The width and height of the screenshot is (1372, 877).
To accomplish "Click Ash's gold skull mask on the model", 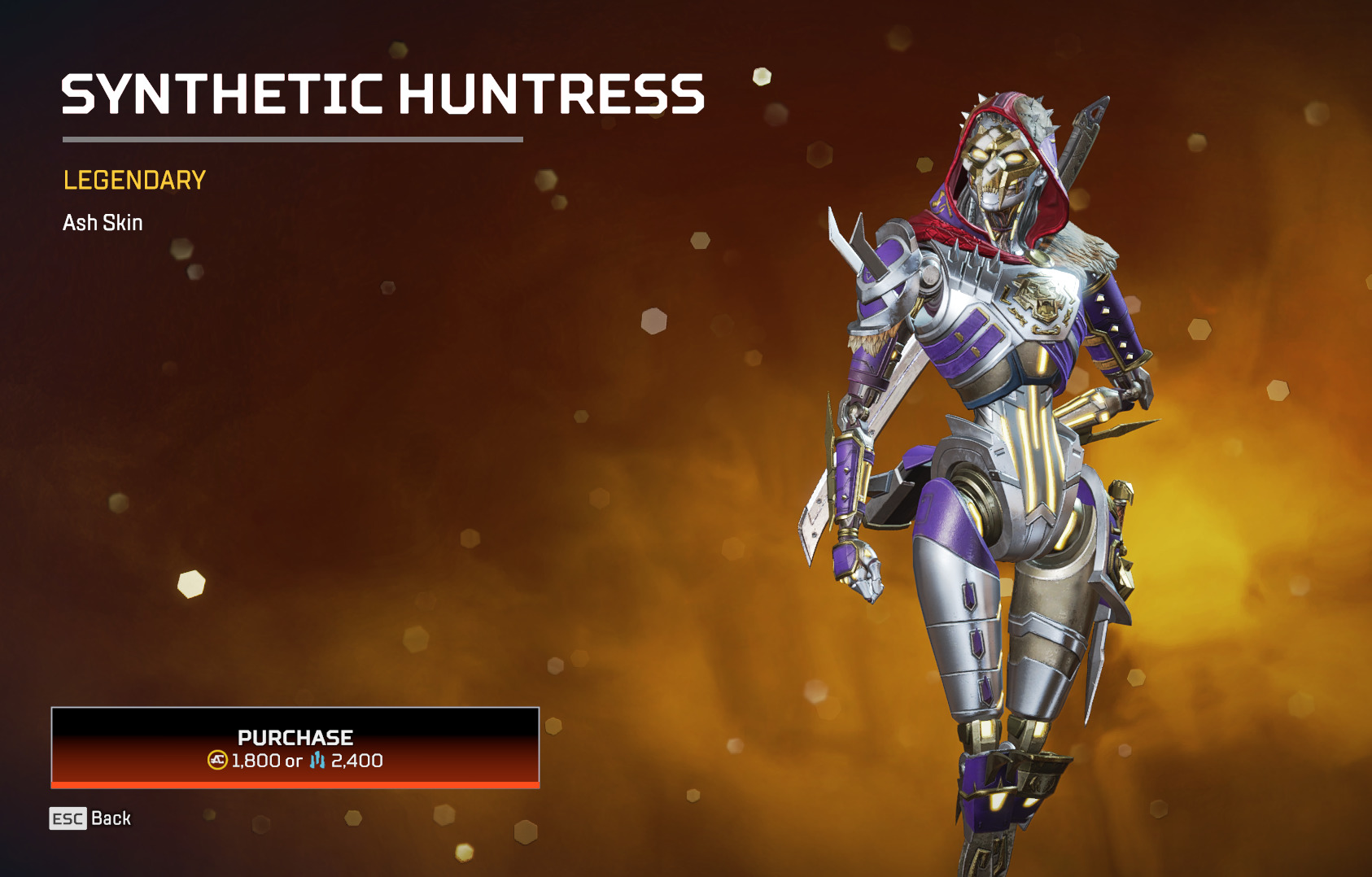I will (x=996, y=167).
